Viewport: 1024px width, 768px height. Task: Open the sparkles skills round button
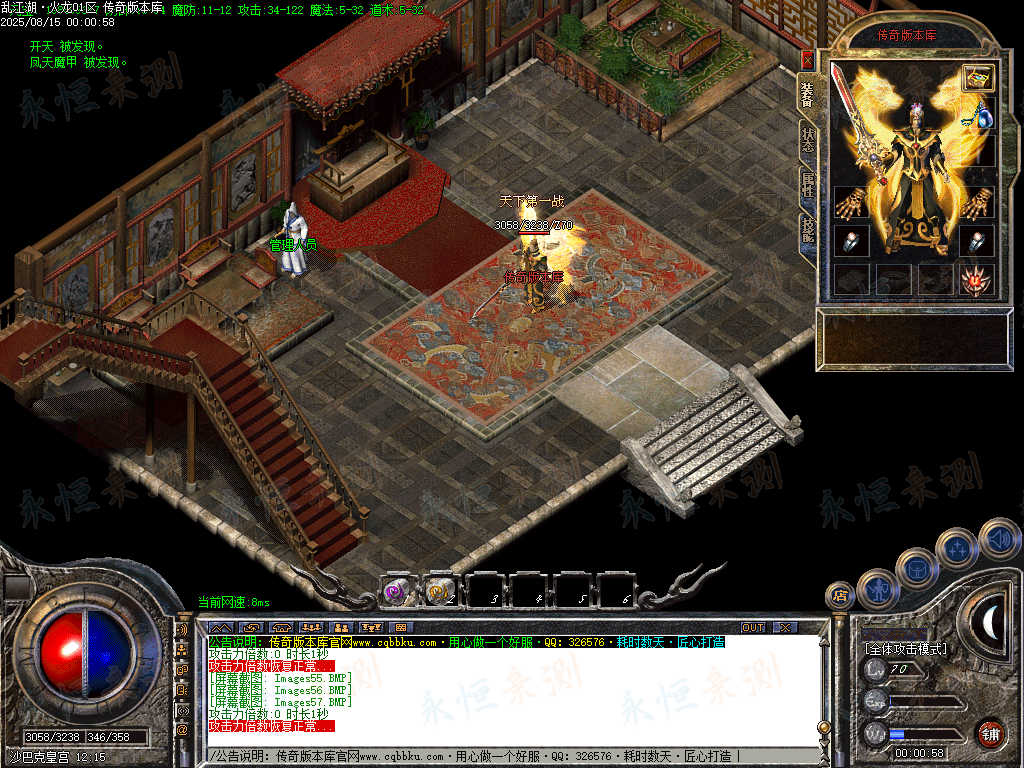pos(956,548)
